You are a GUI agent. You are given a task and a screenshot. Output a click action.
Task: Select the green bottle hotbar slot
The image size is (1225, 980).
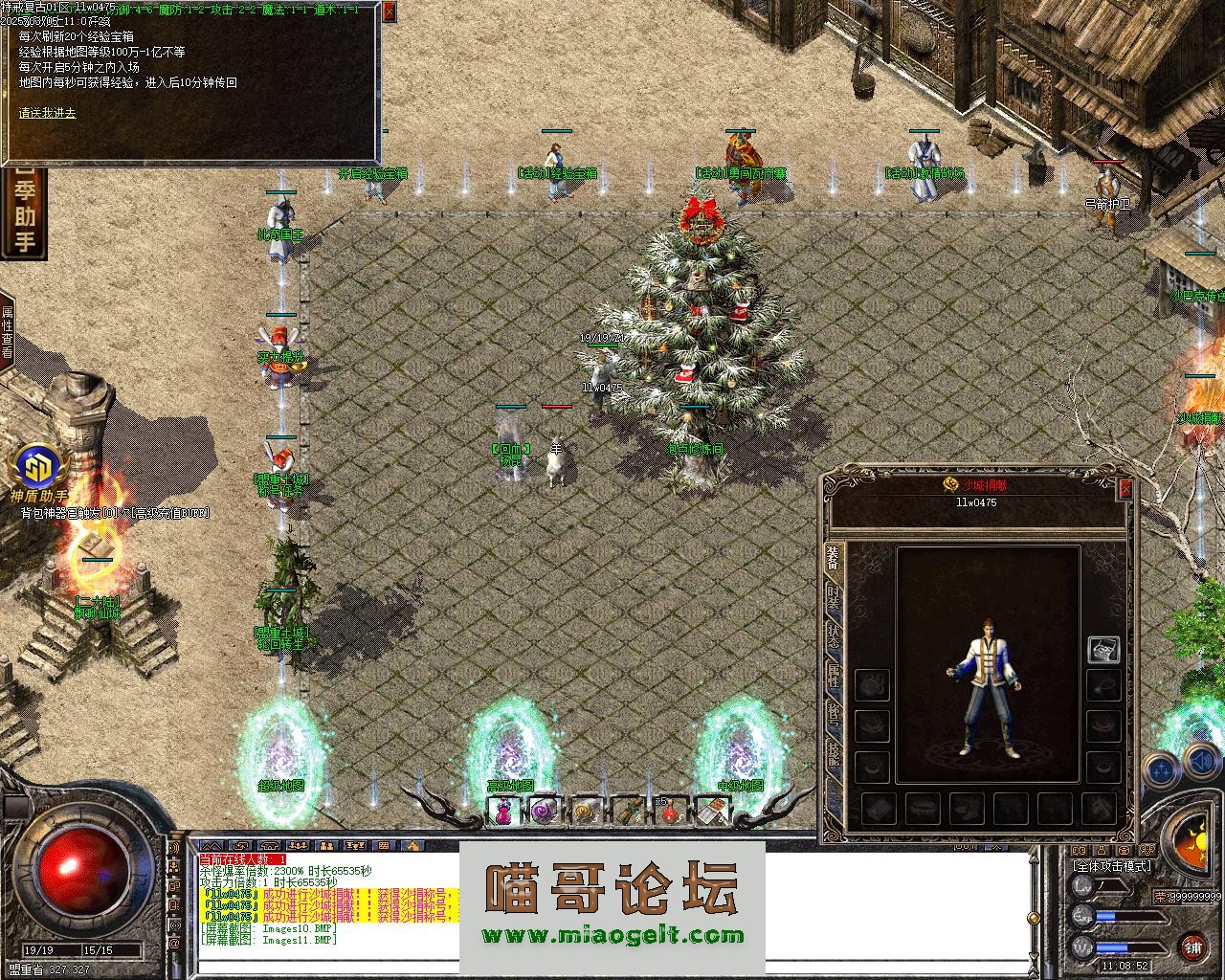(x=628, y=813)
